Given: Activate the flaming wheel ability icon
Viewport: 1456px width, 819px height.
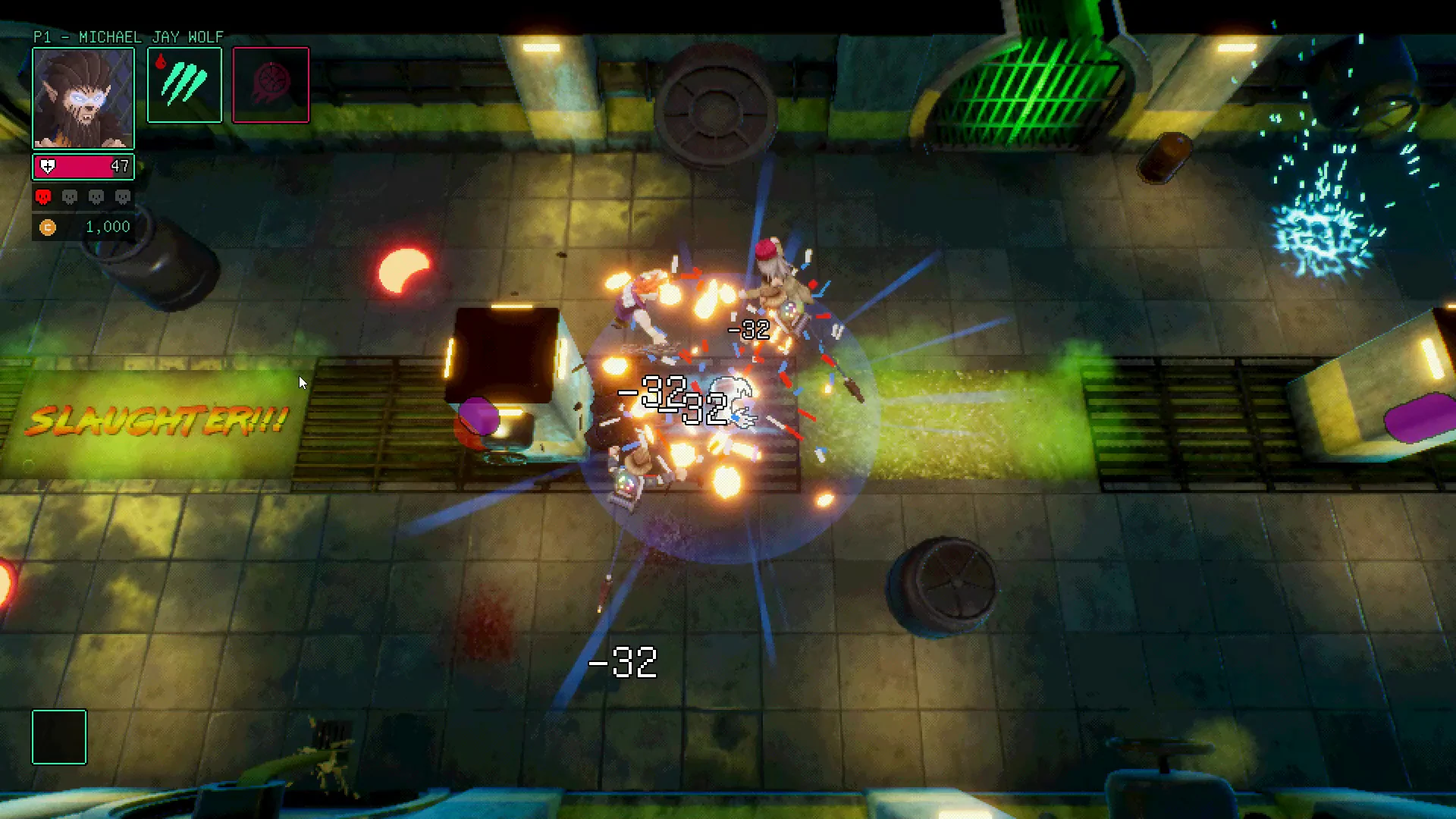Looking at the screenshot, I should pos(271,84).
